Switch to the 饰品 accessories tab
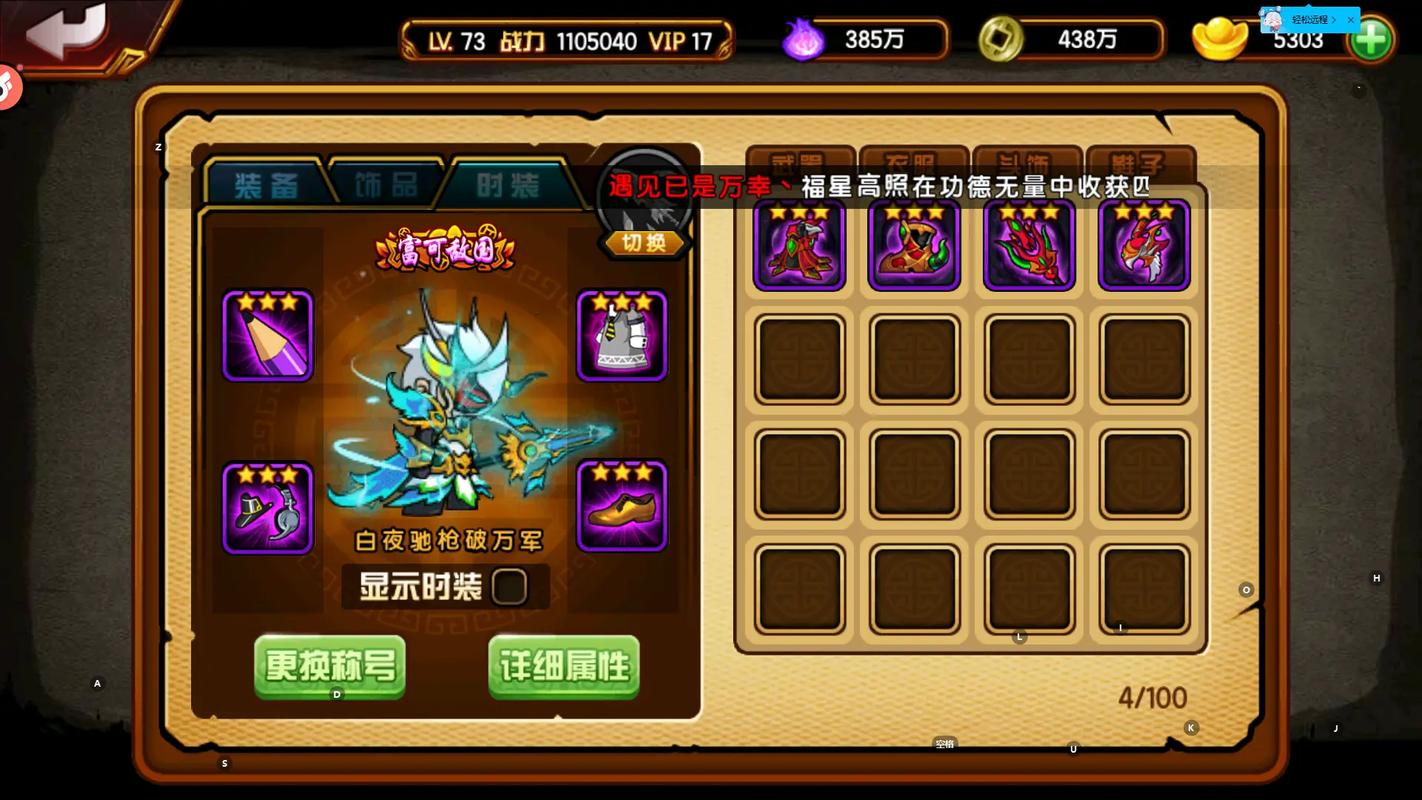This screenshot has height=800, width=1422. tap(385, 184)
